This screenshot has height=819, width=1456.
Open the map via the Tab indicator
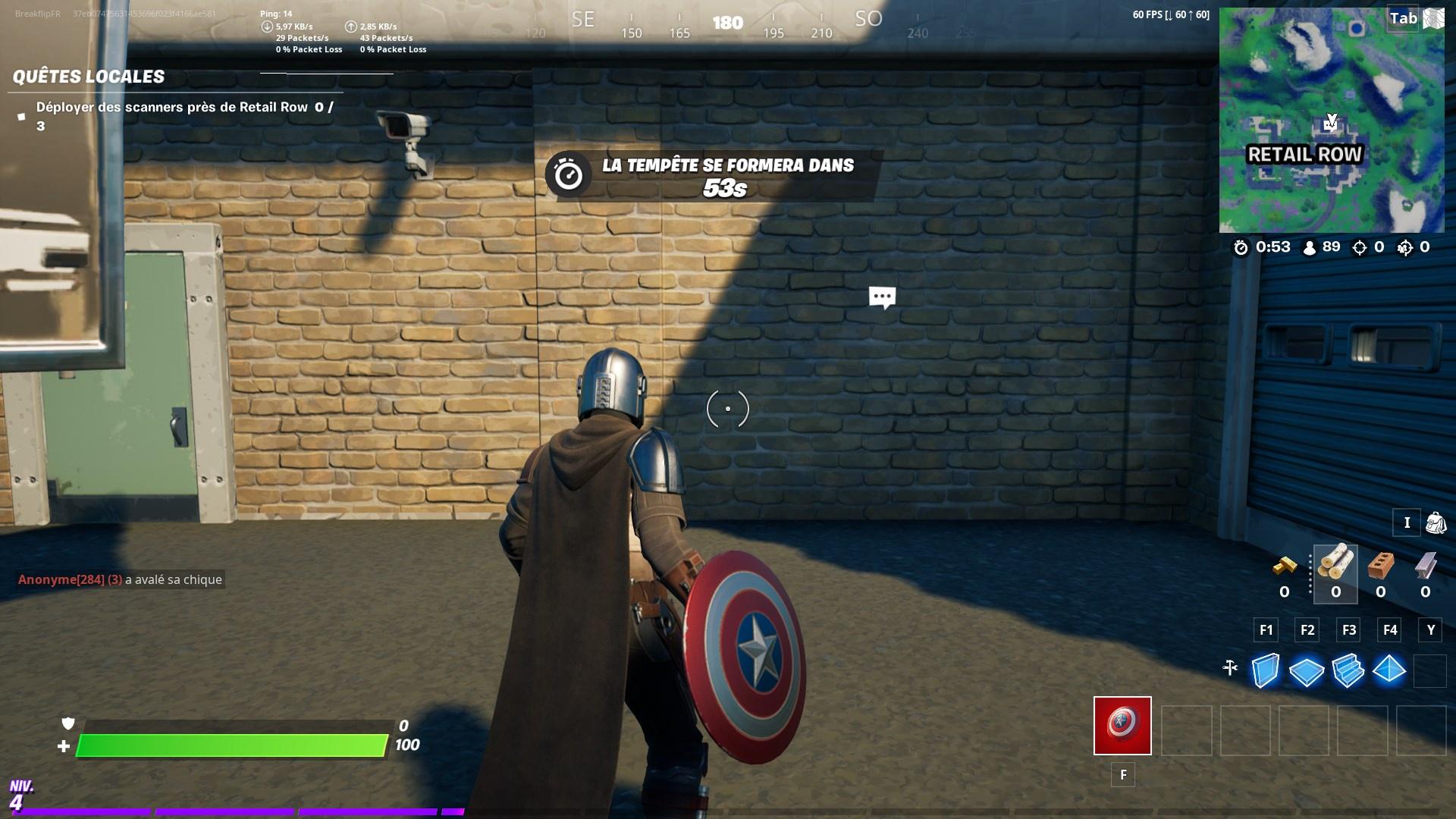point(1402,19)
